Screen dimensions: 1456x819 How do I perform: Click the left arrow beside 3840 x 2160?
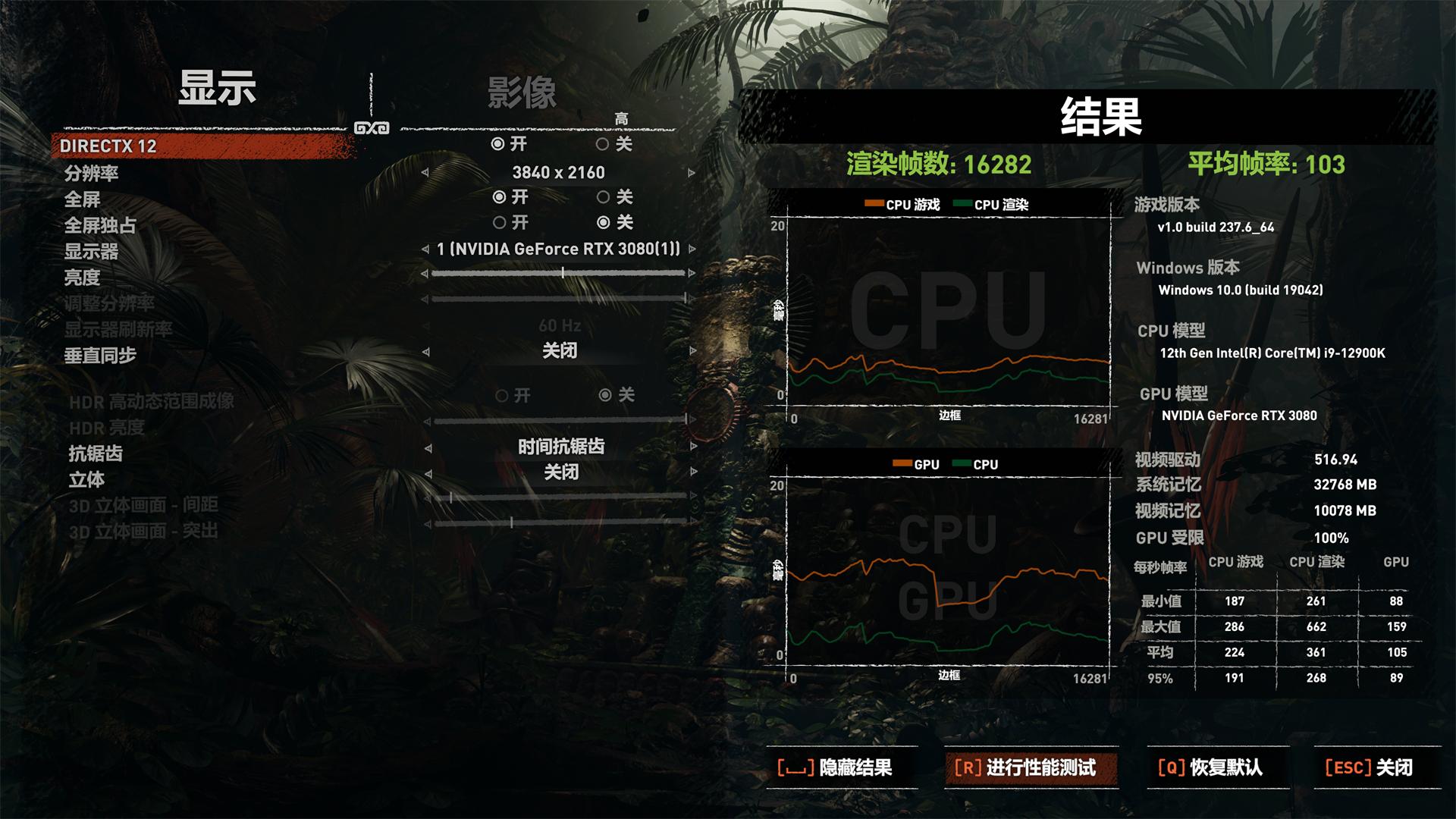427,172
